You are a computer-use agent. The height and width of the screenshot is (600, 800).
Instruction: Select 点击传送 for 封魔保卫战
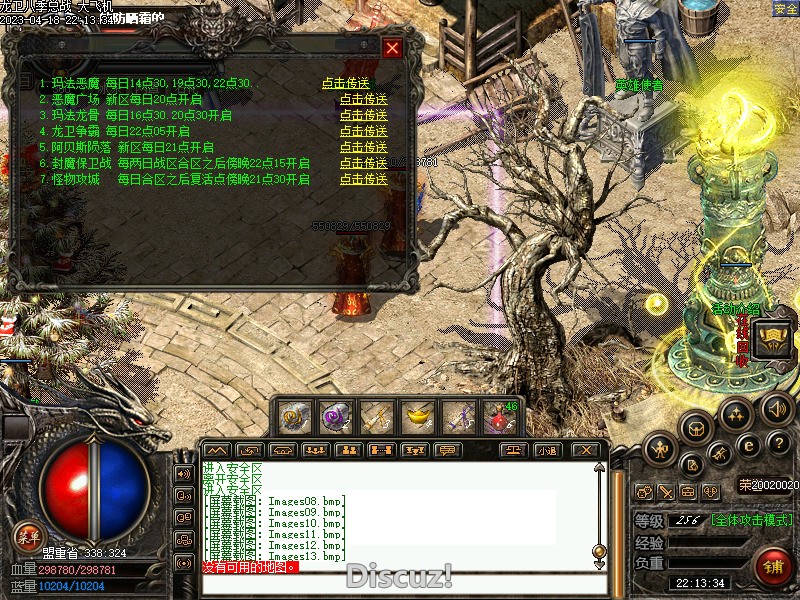pos(363,163)
